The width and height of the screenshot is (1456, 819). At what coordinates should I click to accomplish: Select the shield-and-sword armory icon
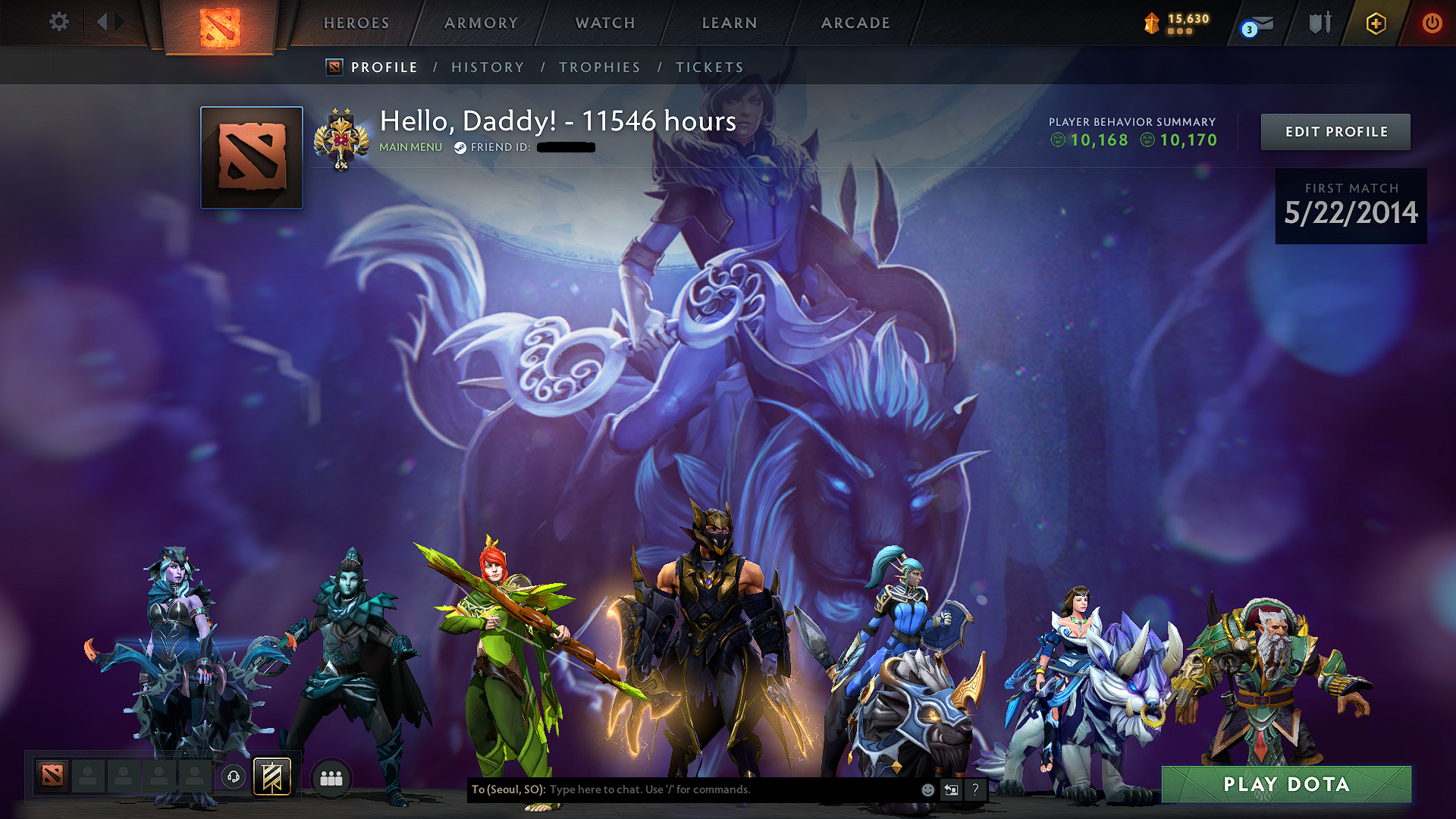click(1319, 24)
